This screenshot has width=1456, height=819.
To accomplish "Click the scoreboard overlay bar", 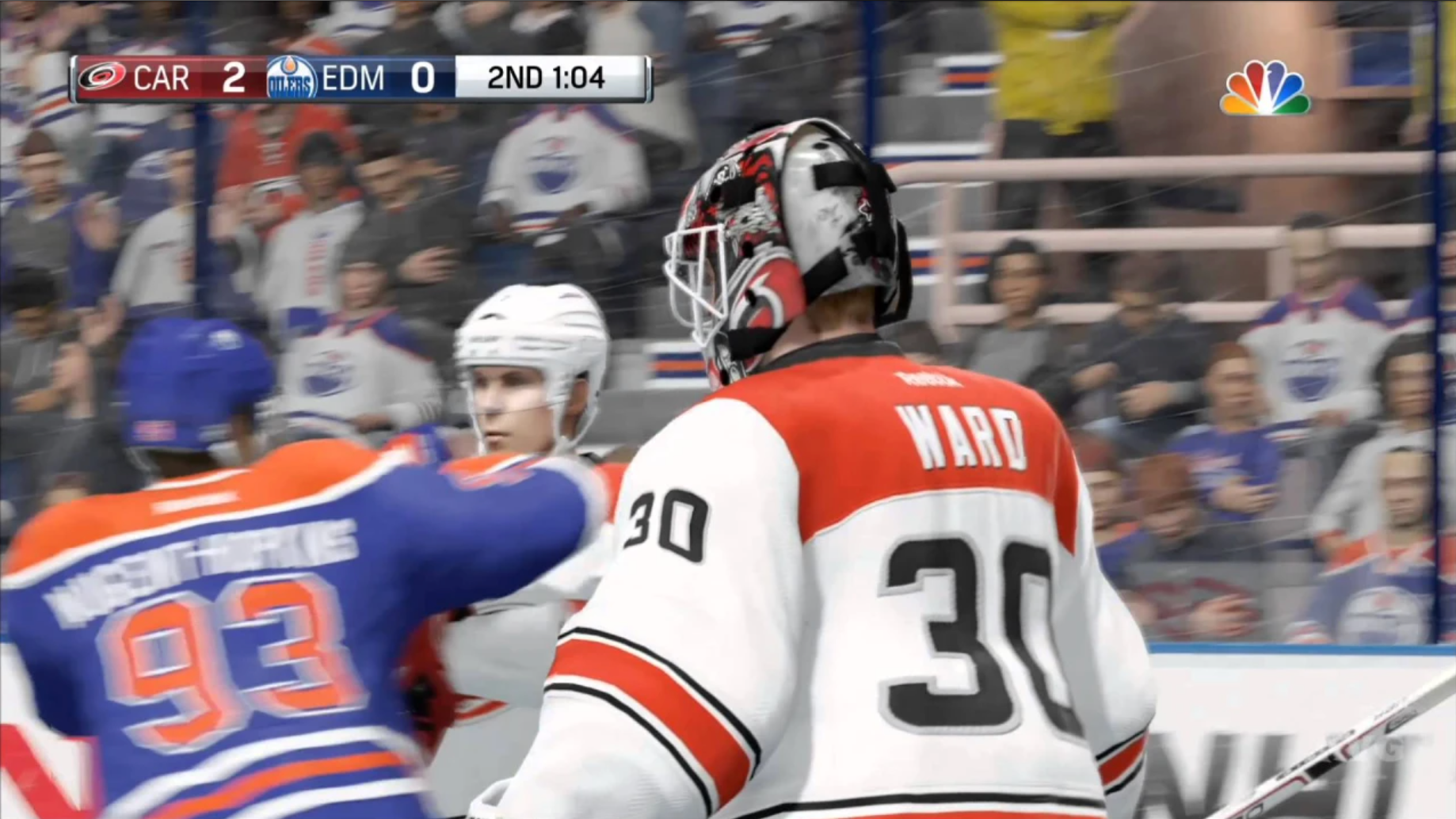I will point(360,78).
